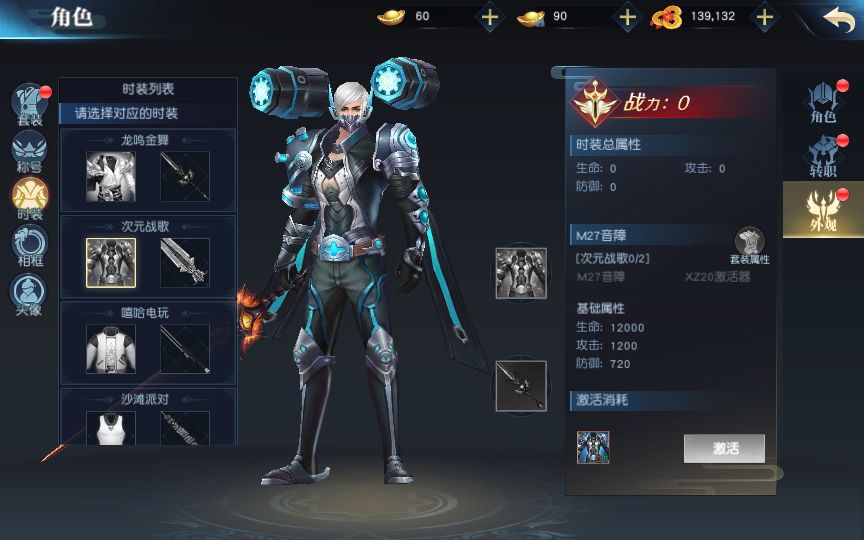Pick the 嘻哈电玩 outfit thumbnail
Screen dimensions: 864x540
(x=110, y=349)
